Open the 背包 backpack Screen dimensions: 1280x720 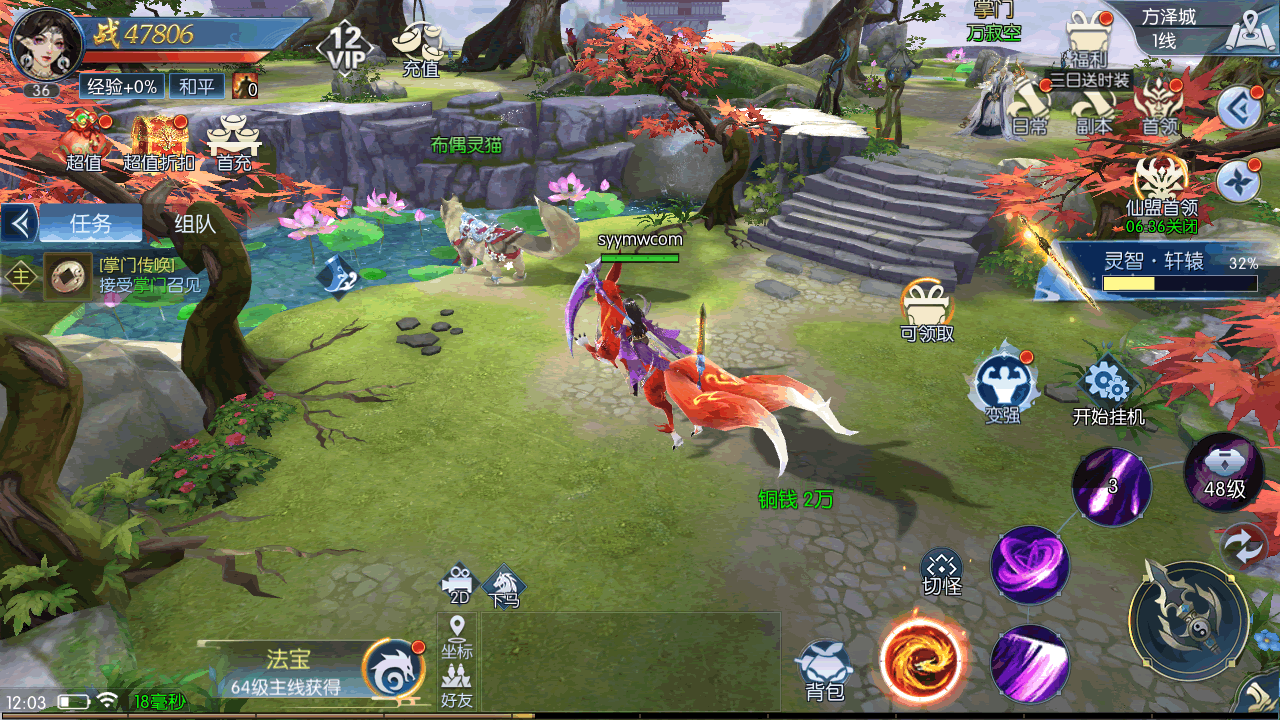825,669
